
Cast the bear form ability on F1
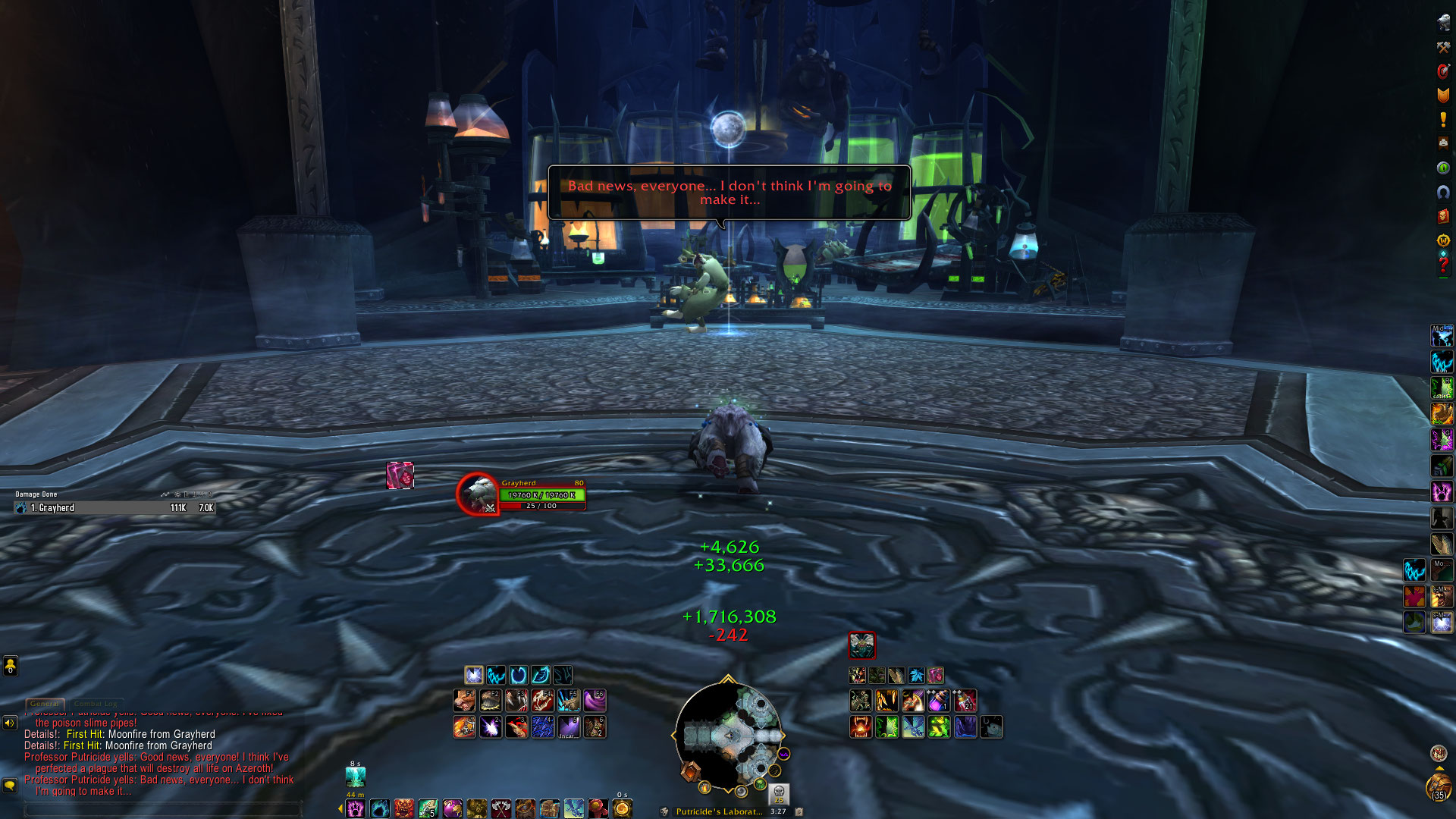click(x=465, y=701)
